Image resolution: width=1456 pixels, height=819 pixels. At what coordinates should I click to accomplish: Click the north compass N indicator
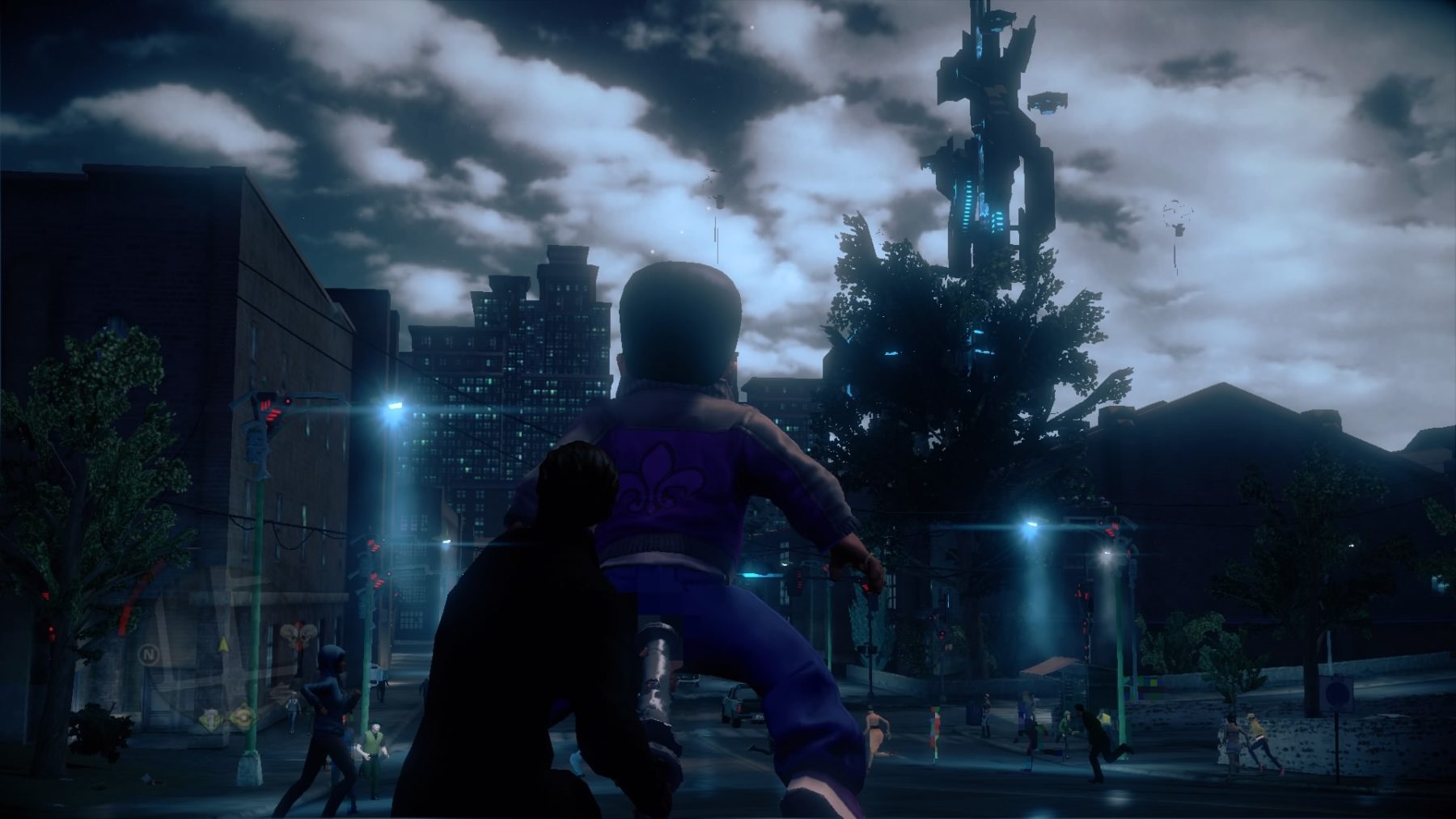(x=147, y=652)
